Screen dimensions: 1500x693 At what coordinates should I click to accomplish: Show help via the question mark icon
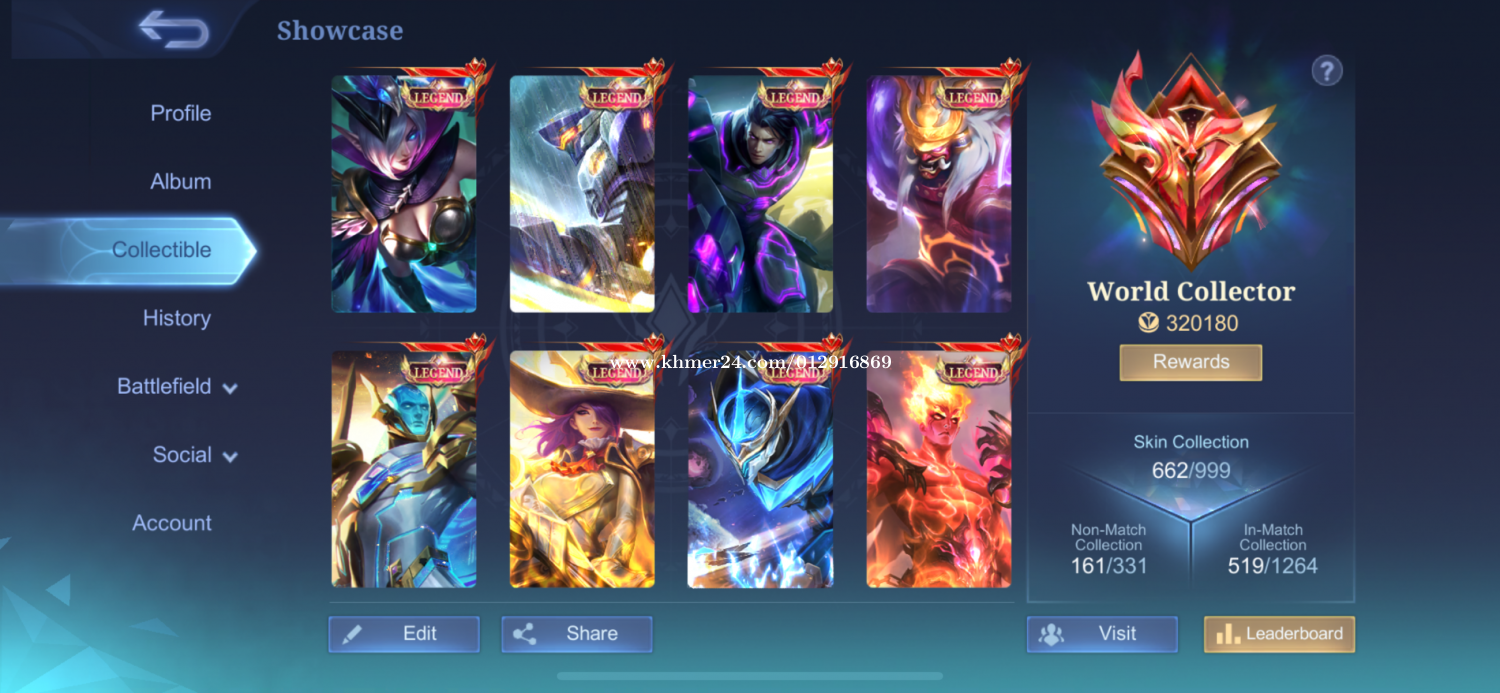[x=1326, y=71]
